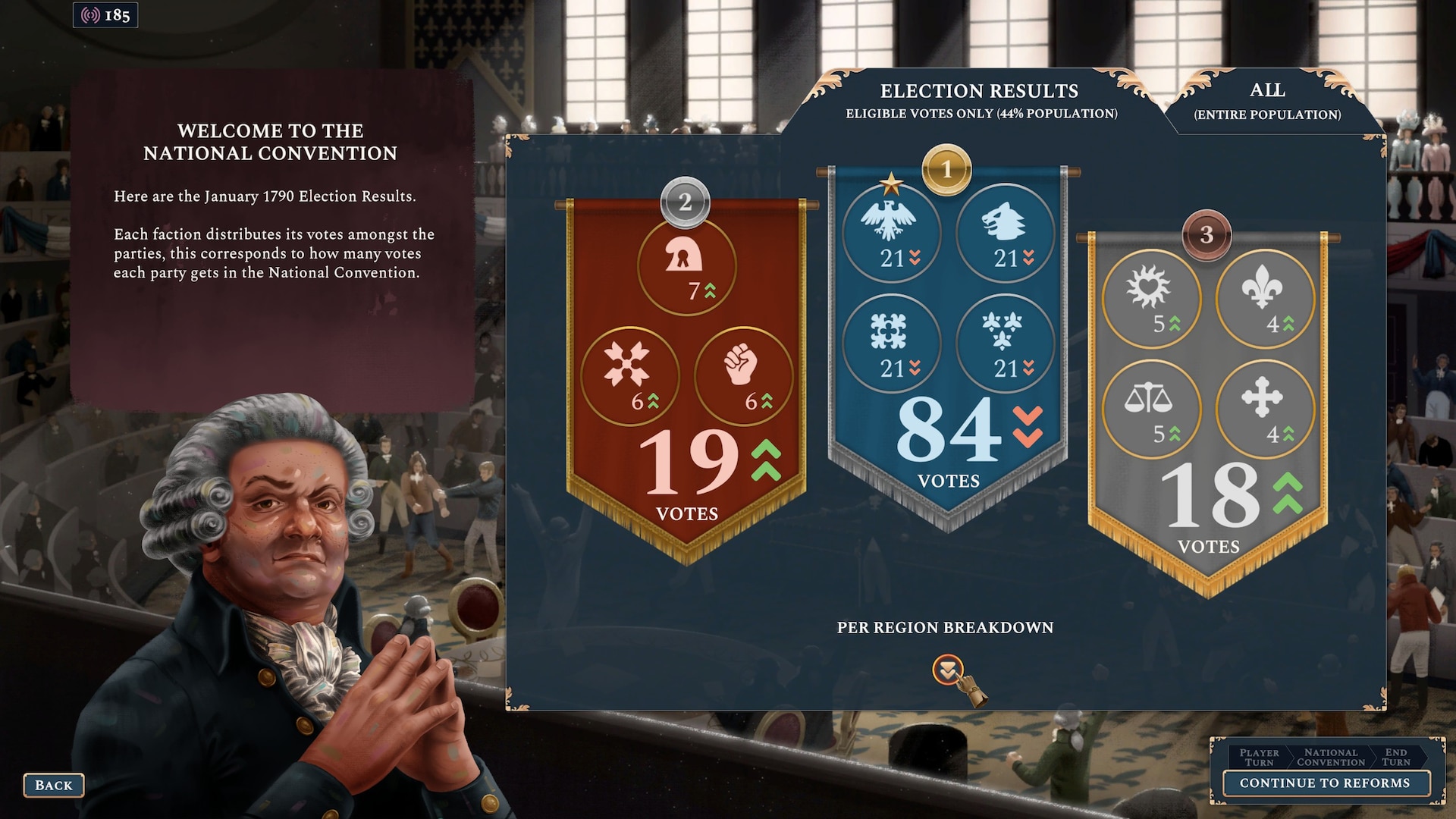Expand the Per Region Breakdown arrow
The image size is (1456, 819).
pyautogui.click(x=947, y=670)
